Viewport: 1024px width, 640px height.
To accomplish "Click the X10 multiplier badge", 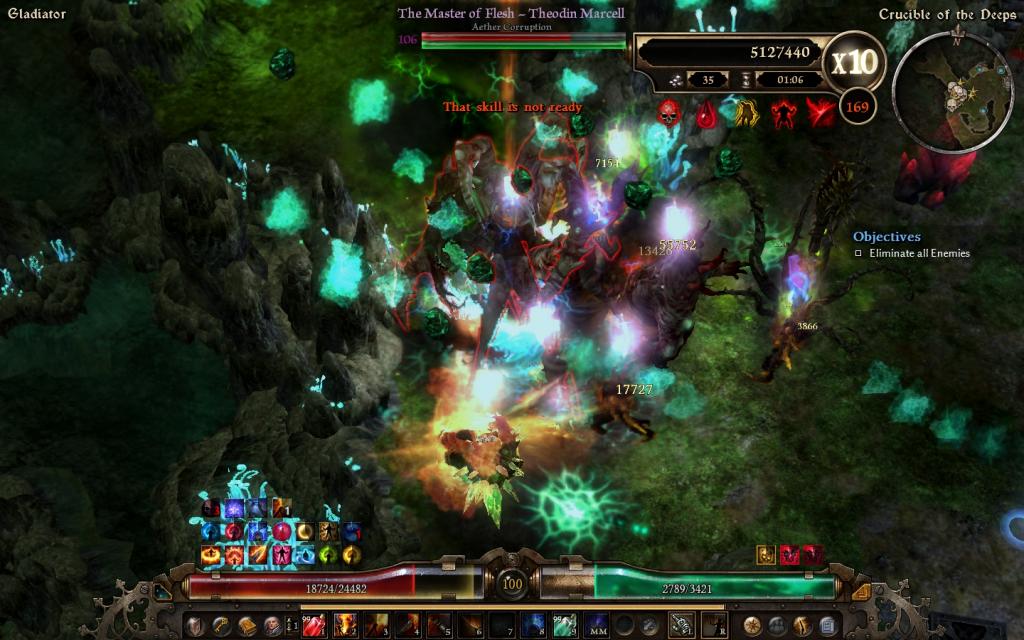I will tap(853, 62).
